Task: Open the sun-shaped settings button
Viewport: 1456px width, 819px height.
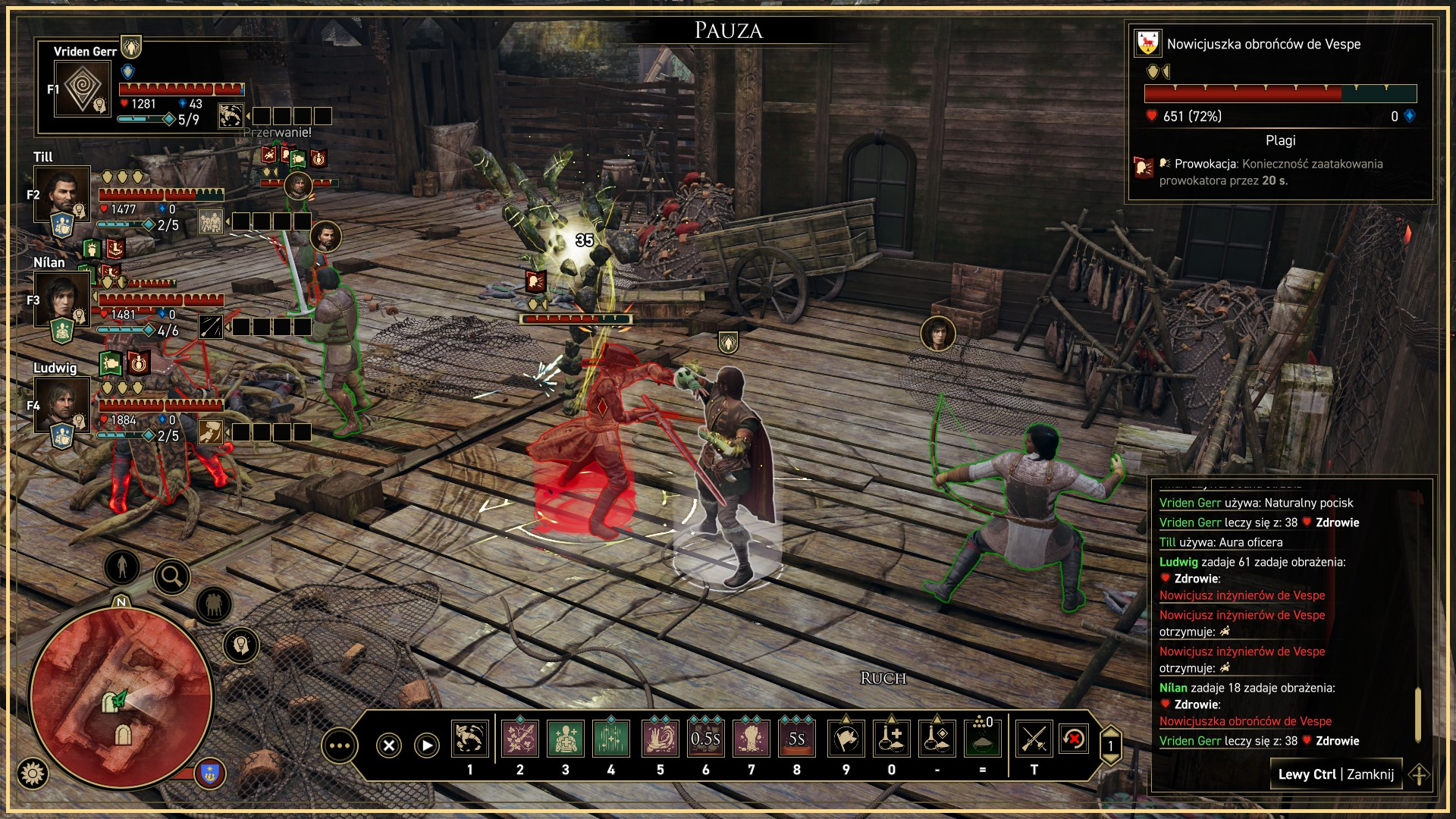Action: coord(32,773)
